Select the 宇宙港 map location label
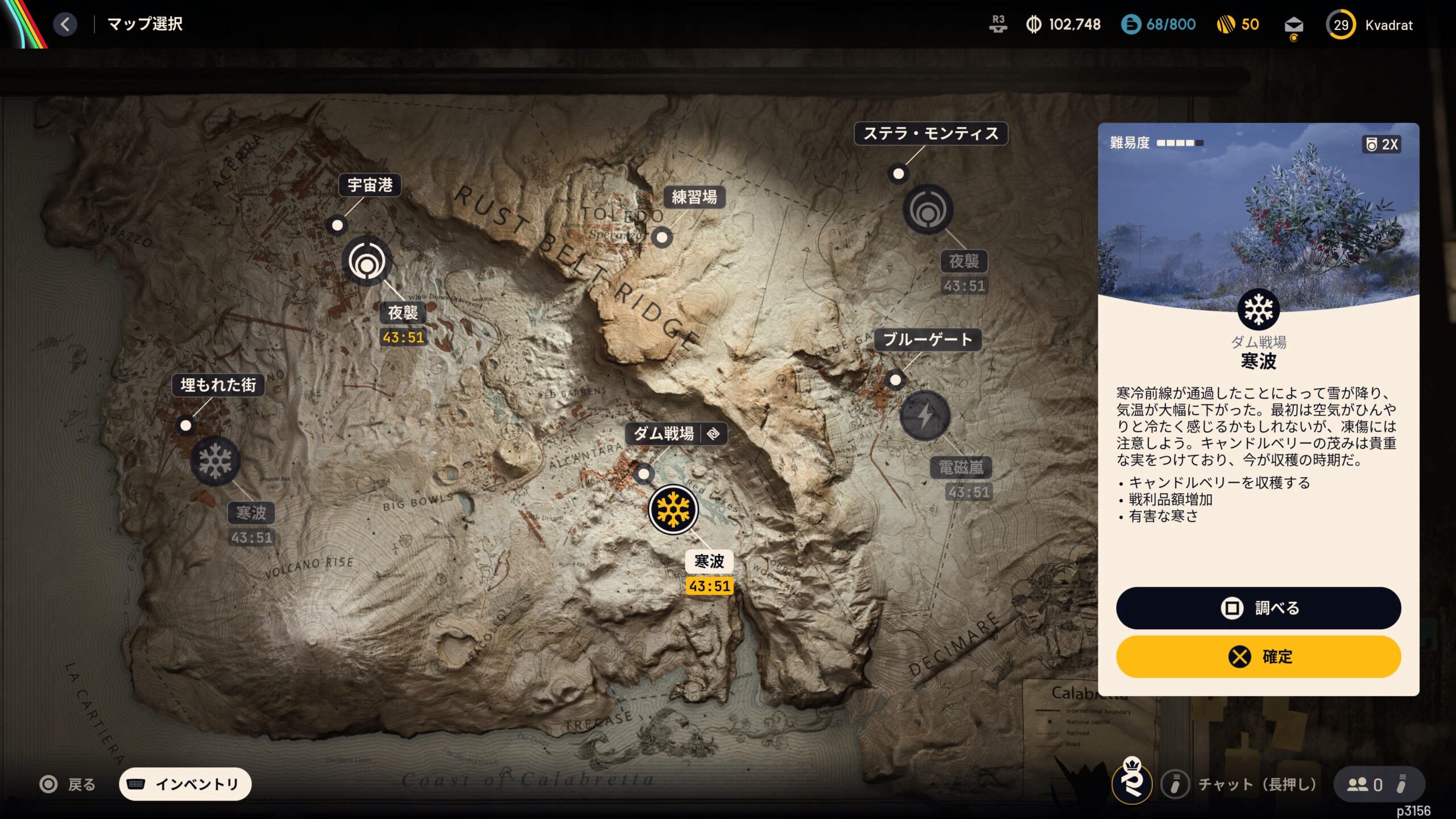The image size is (1456, 819). tap(370, 185)
